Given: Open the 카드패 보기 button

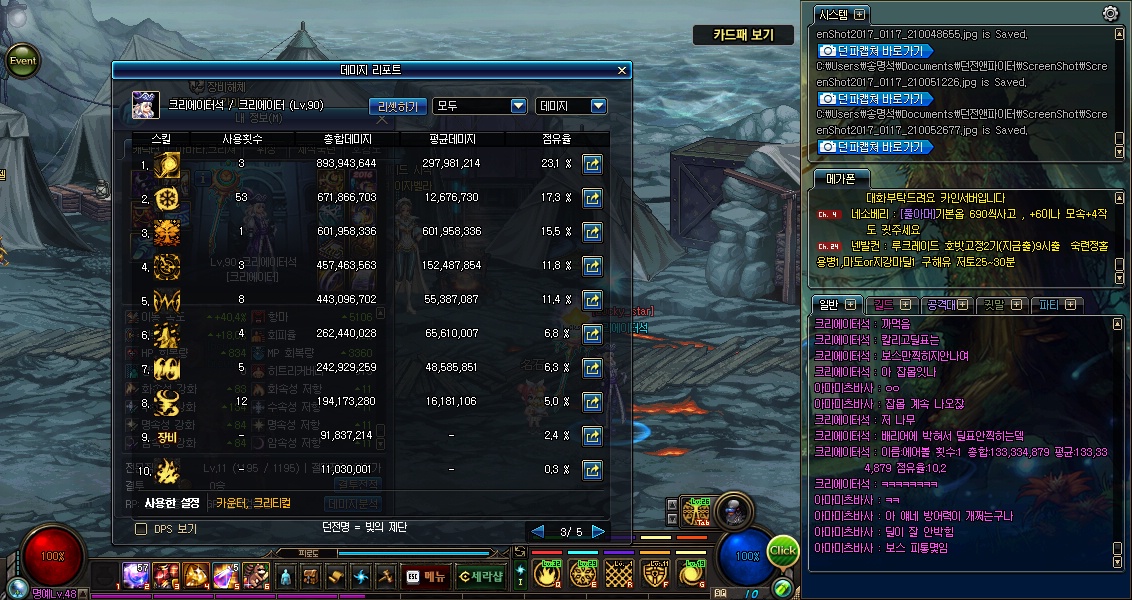Looking at the screenshot, I should tap(745, 35).
